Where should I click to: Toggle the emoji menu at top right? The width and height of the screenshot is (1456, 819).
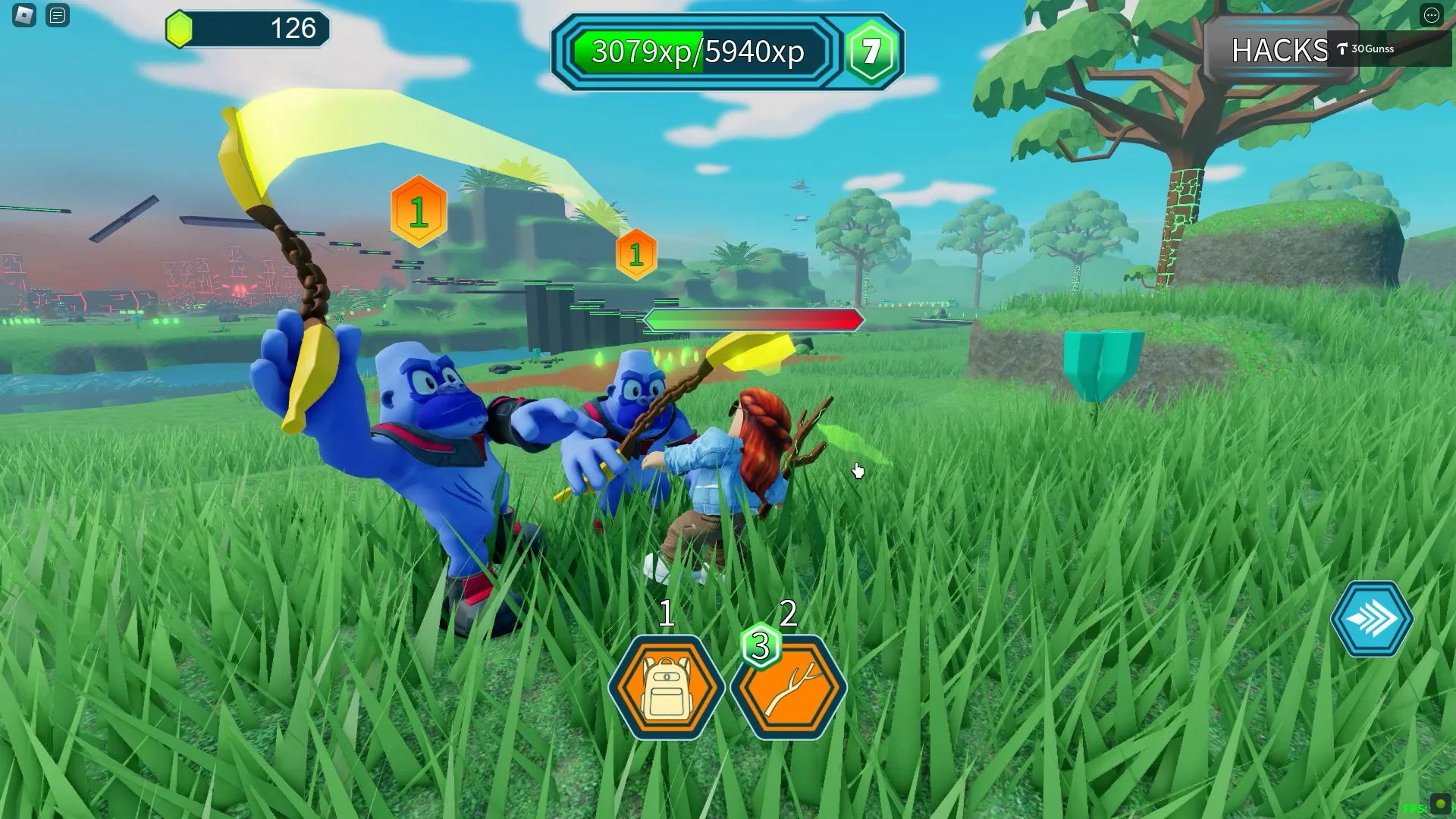point(1432,15)
